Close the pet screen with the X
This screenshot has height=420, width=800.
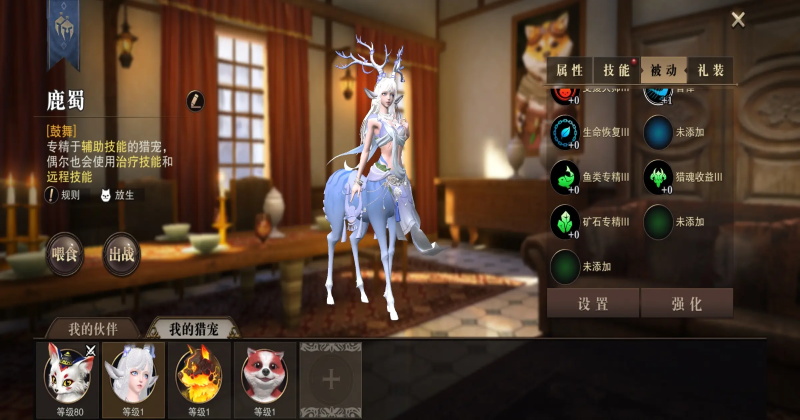(x=738, y=19)
